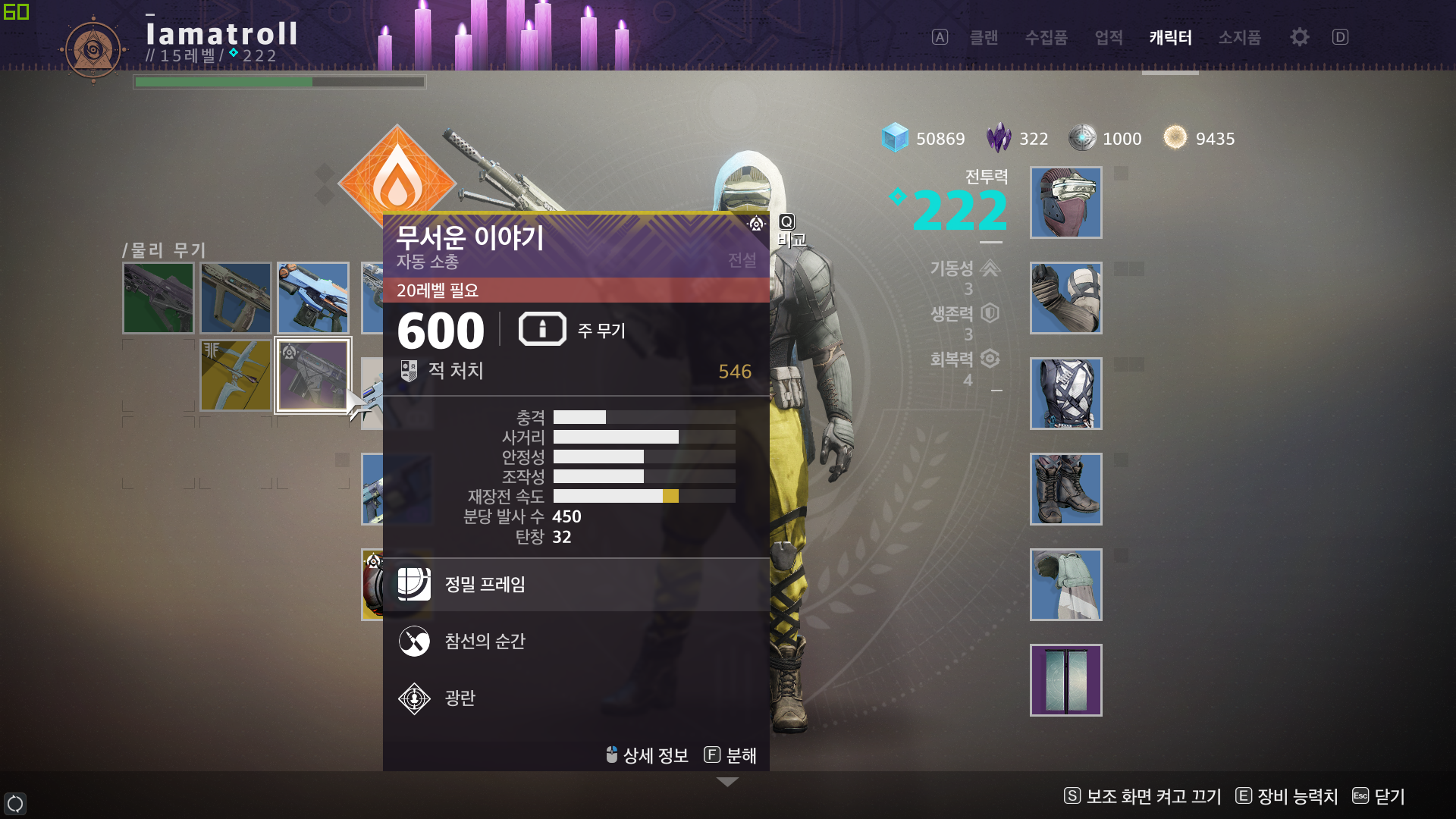1456x819 pixels.
Task: Click the chest armor slot
Action: (x=1065, y=394)
